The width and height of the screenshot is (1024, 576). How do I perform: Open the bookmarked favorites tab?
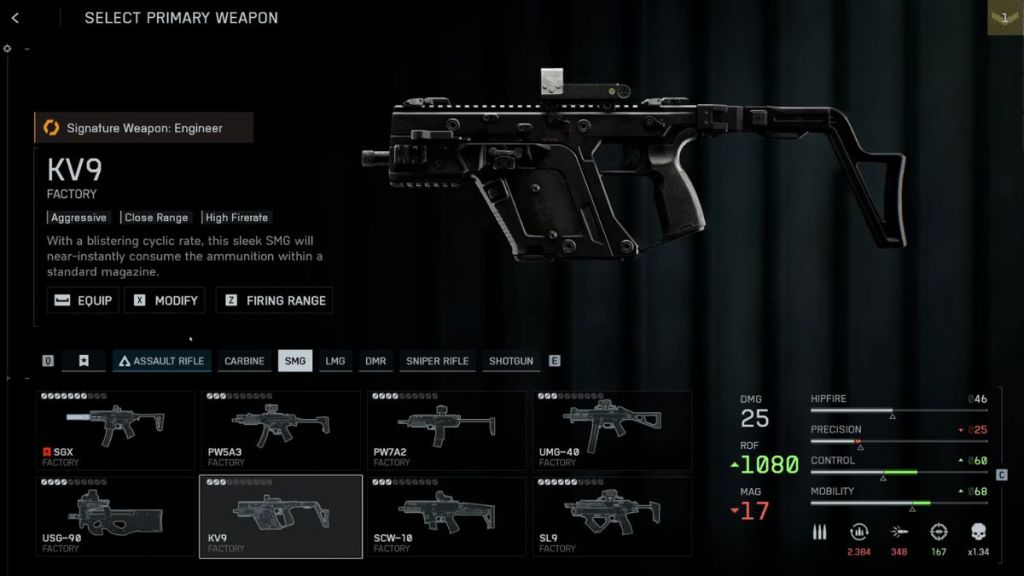click(x=84, y=361)
